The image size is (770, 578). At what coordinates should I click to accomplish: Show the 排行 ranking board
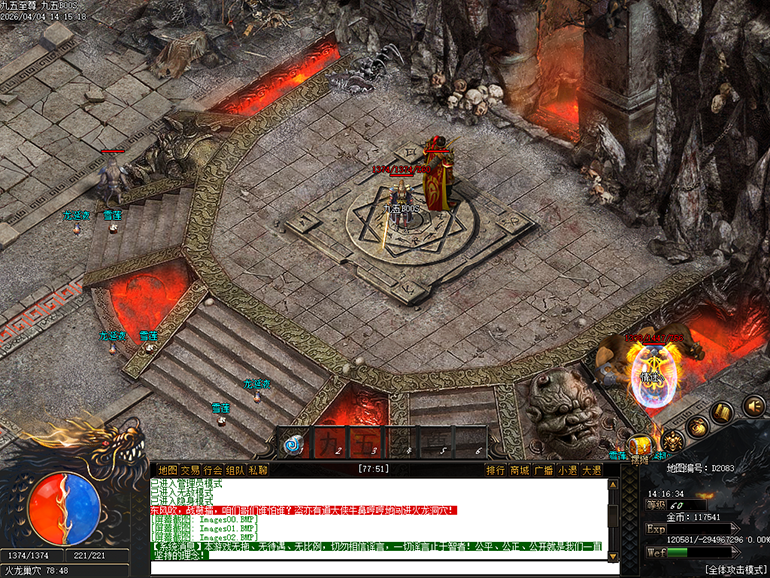click(496, 470)
